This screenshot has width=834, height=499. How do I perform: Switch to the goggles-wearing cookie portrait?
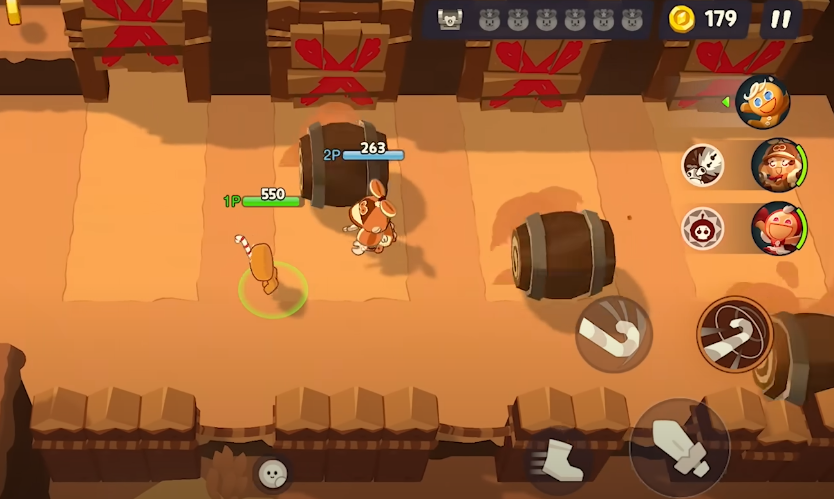tap(777, 165)
